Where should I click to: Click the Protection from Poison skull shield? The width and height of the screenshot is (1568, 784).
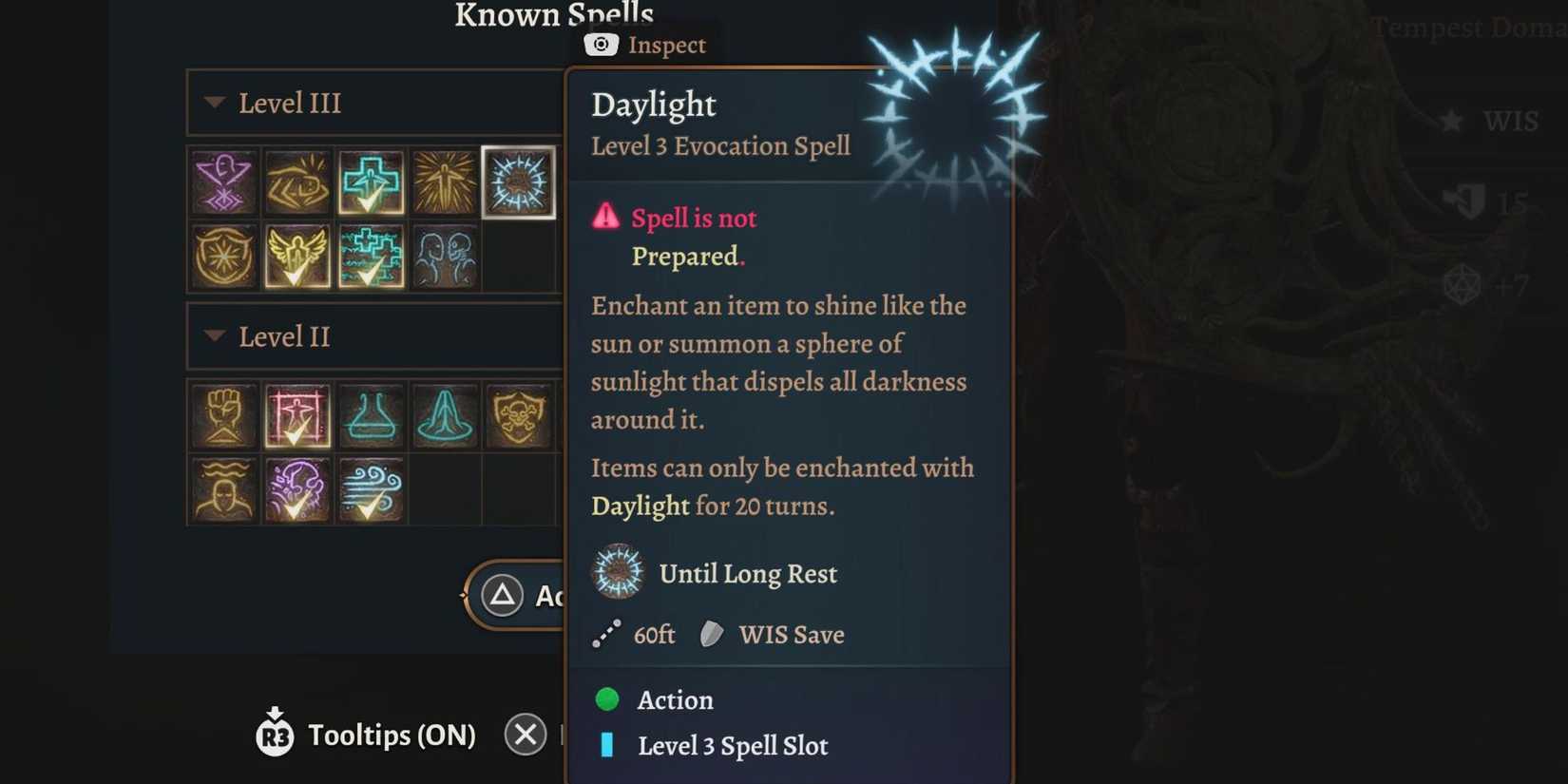519,415
